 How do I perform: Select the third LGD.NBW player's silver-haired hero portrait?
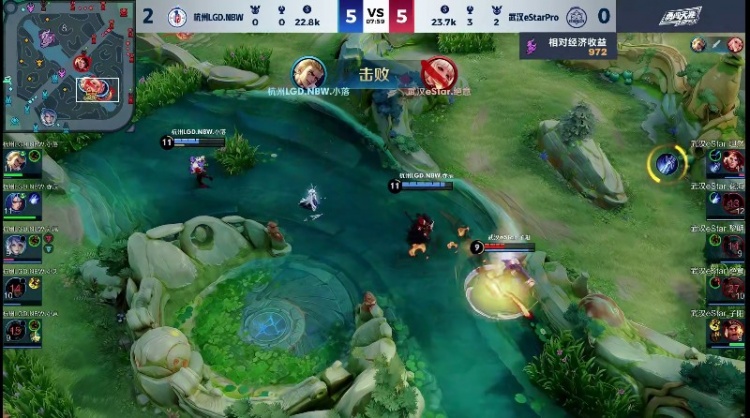(16, 245)
